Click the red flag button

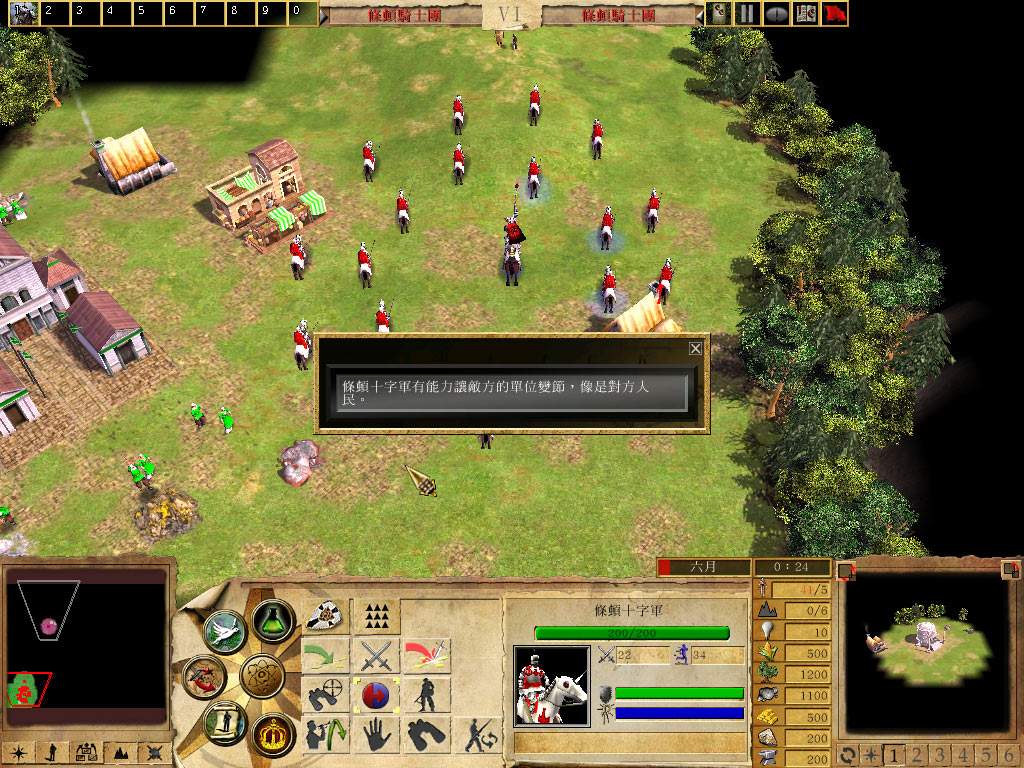tap(835, 14)
